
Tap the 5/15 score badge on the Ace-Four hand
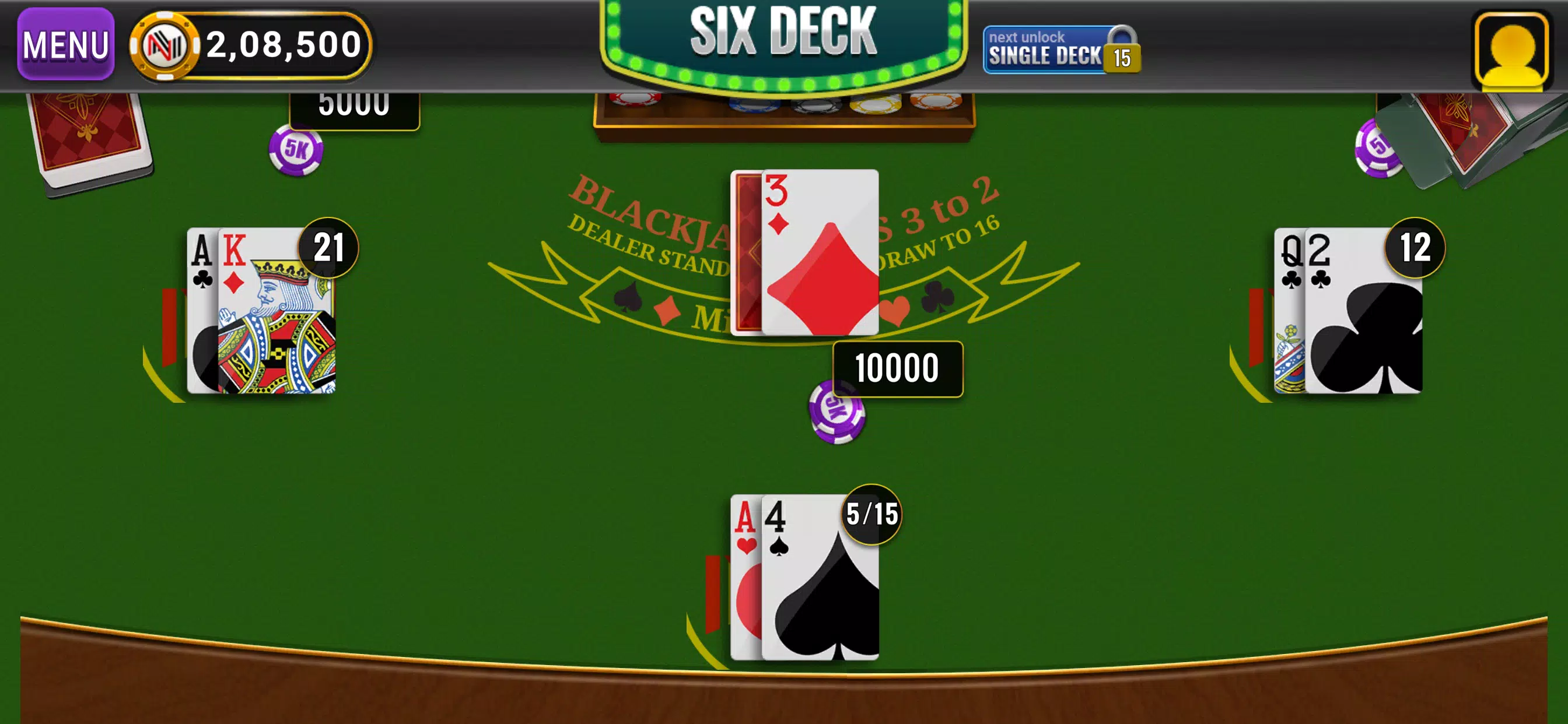pyautogui.click(x=870, y=514)
